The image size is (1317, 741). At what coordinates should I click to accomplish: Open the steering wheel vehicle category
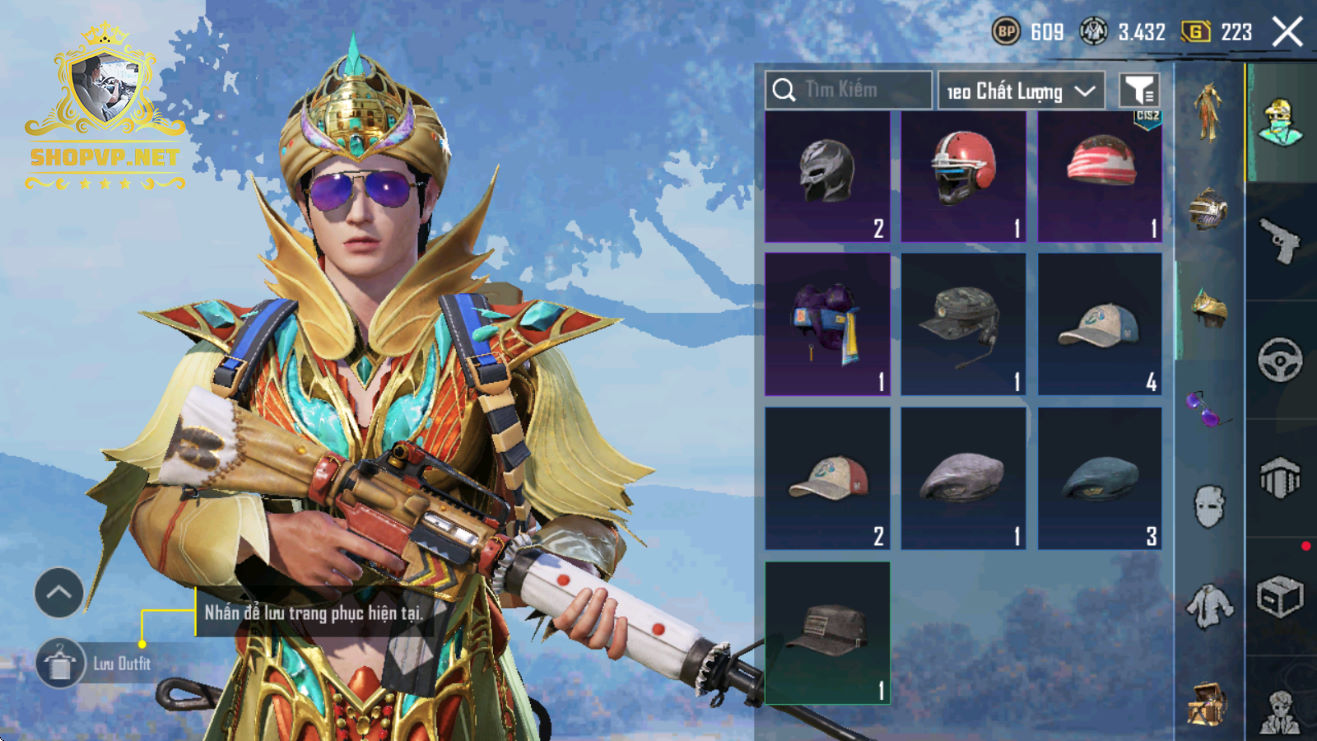tap(1280, 360)
